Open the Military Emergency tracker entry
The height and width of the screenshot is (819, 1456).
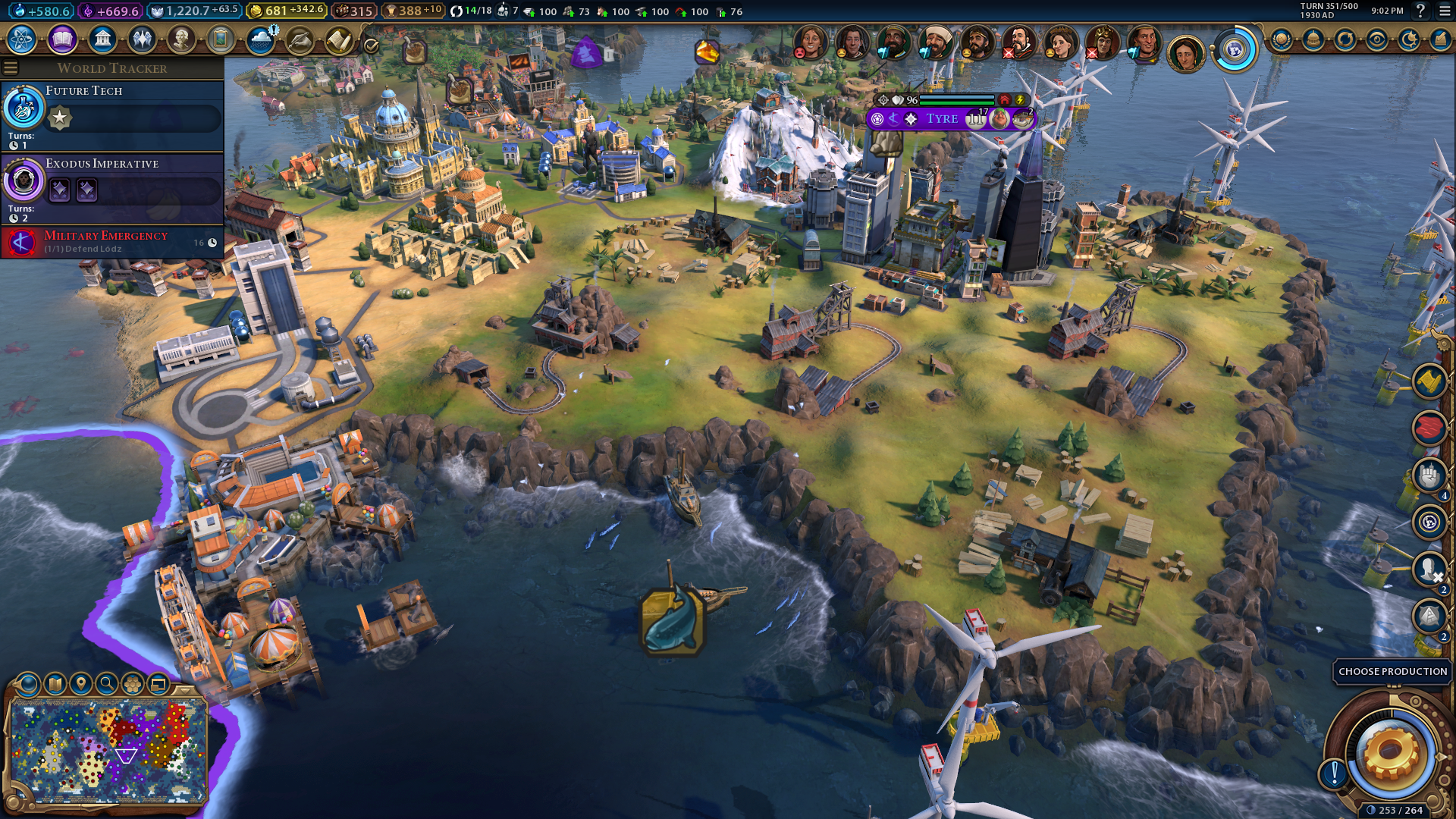pyautogui.click(x=112, y=242)
